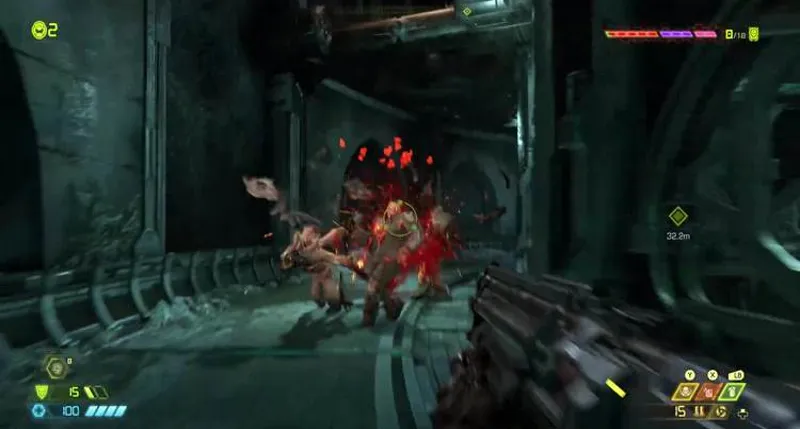Click the green armor shield icon
The image size is (800, 429).
pyautogui.click(x=41, y=392)
